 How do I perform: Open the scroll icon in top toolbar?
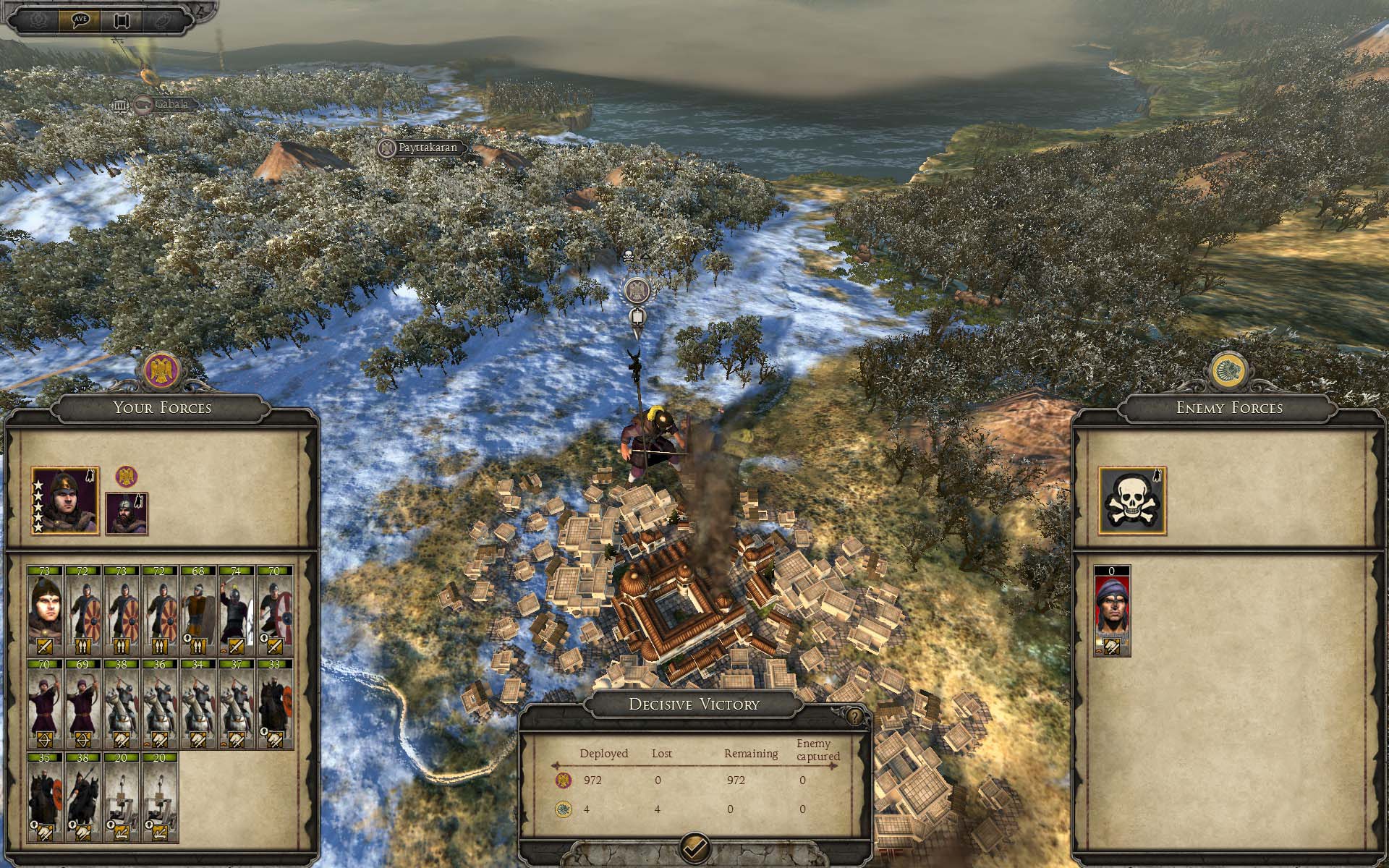121,20
